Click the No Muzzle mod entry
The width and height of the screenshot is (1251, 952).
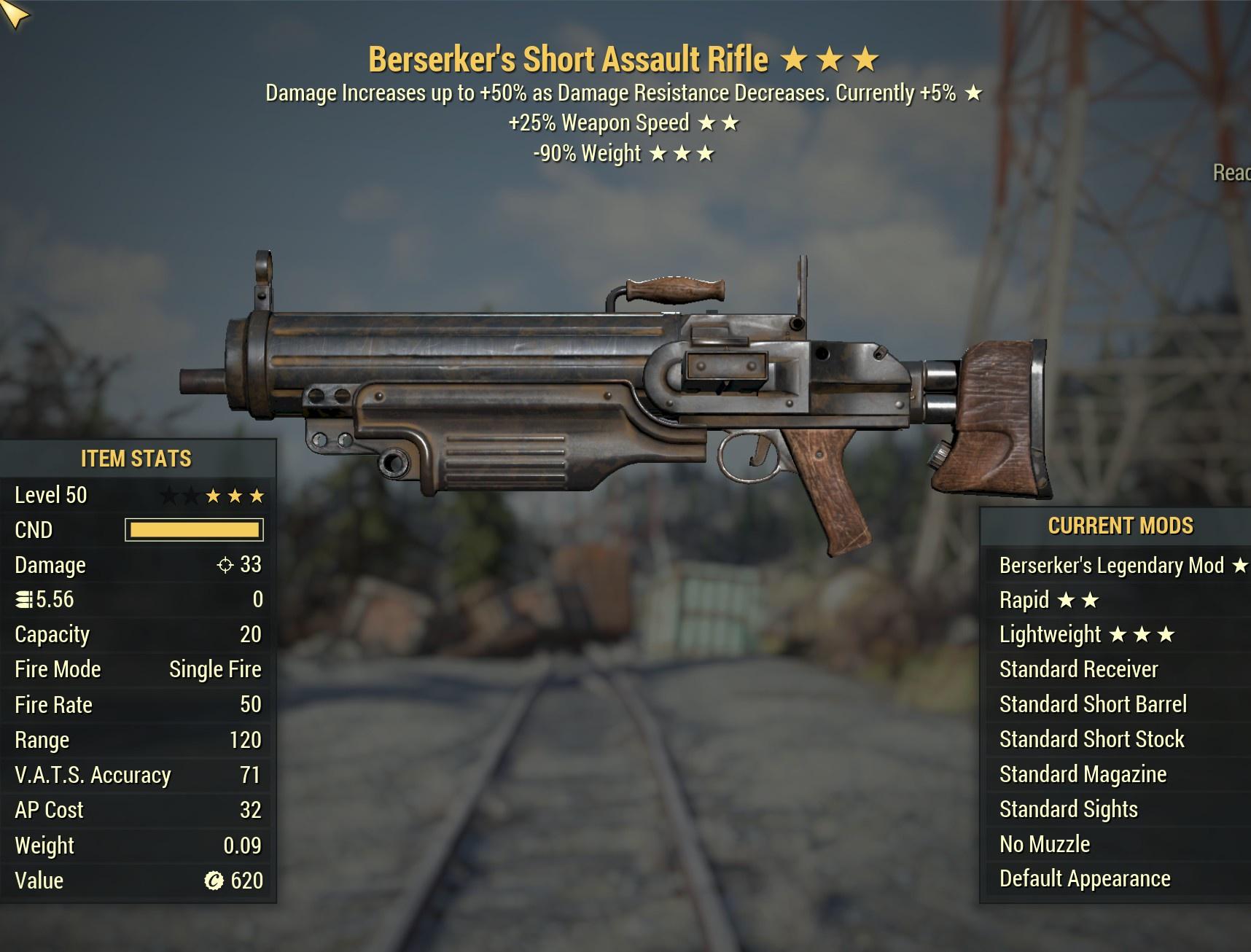click(x=1044, y=844)
